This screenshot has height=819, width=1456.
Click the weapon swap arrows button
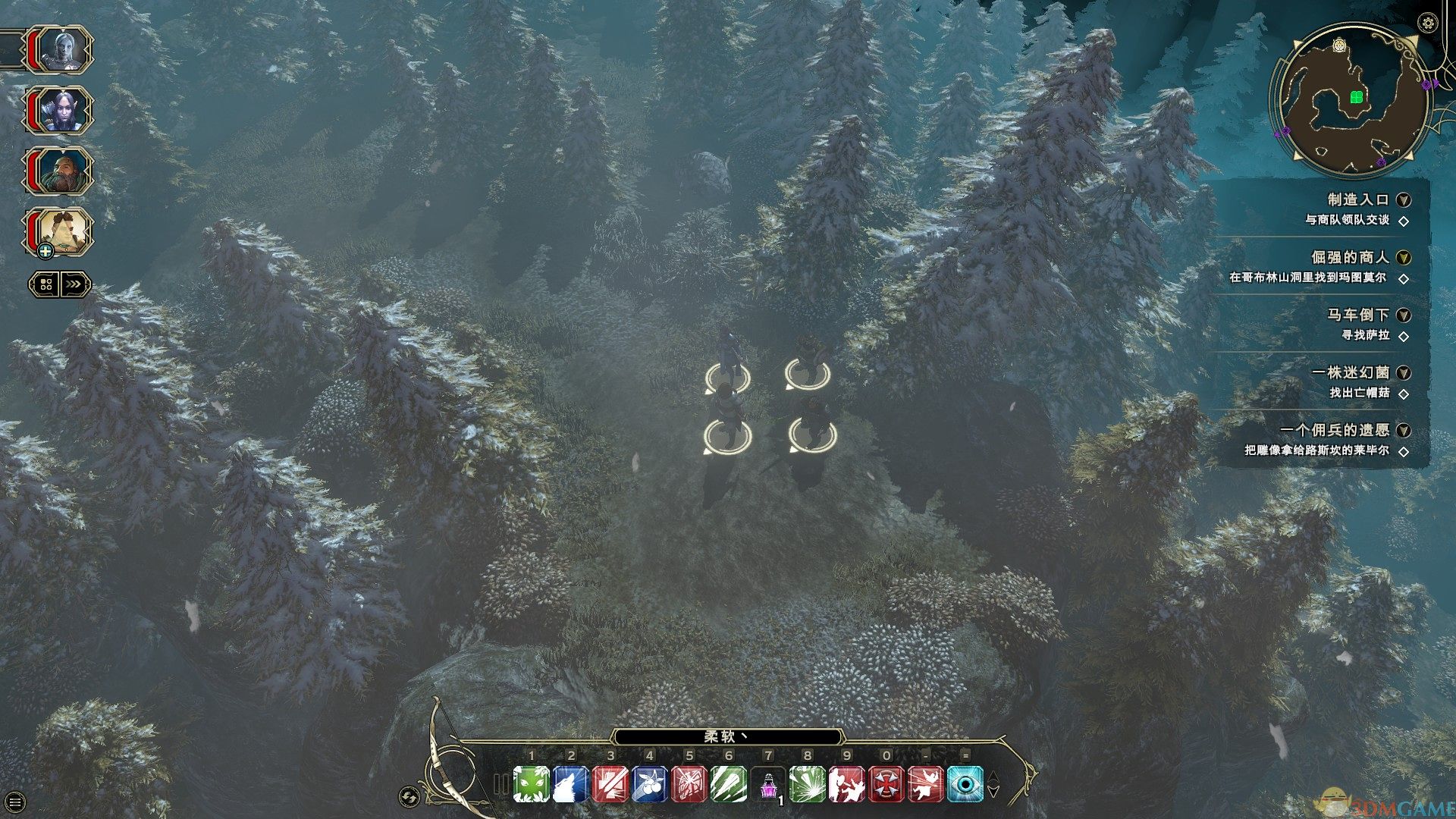(409, 796)
